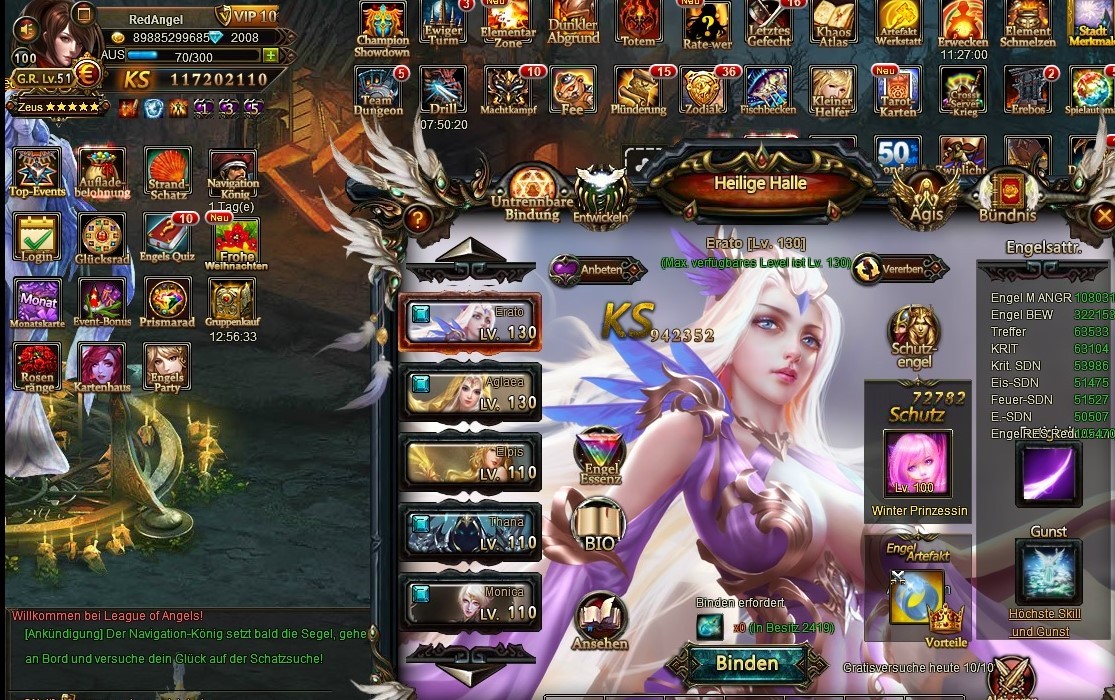Viewport: 1115px width, 700px height.
Task: Choose Aglaea Lv. 130 angel
Action: [470, 392]
